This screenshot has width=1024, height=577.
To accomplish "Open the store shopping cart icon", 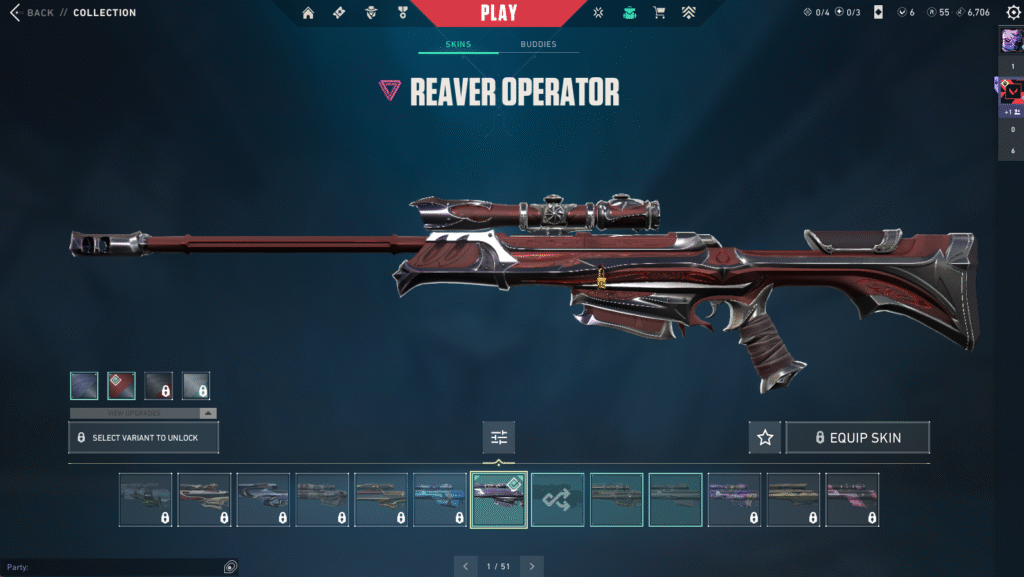I will point(658,13).
